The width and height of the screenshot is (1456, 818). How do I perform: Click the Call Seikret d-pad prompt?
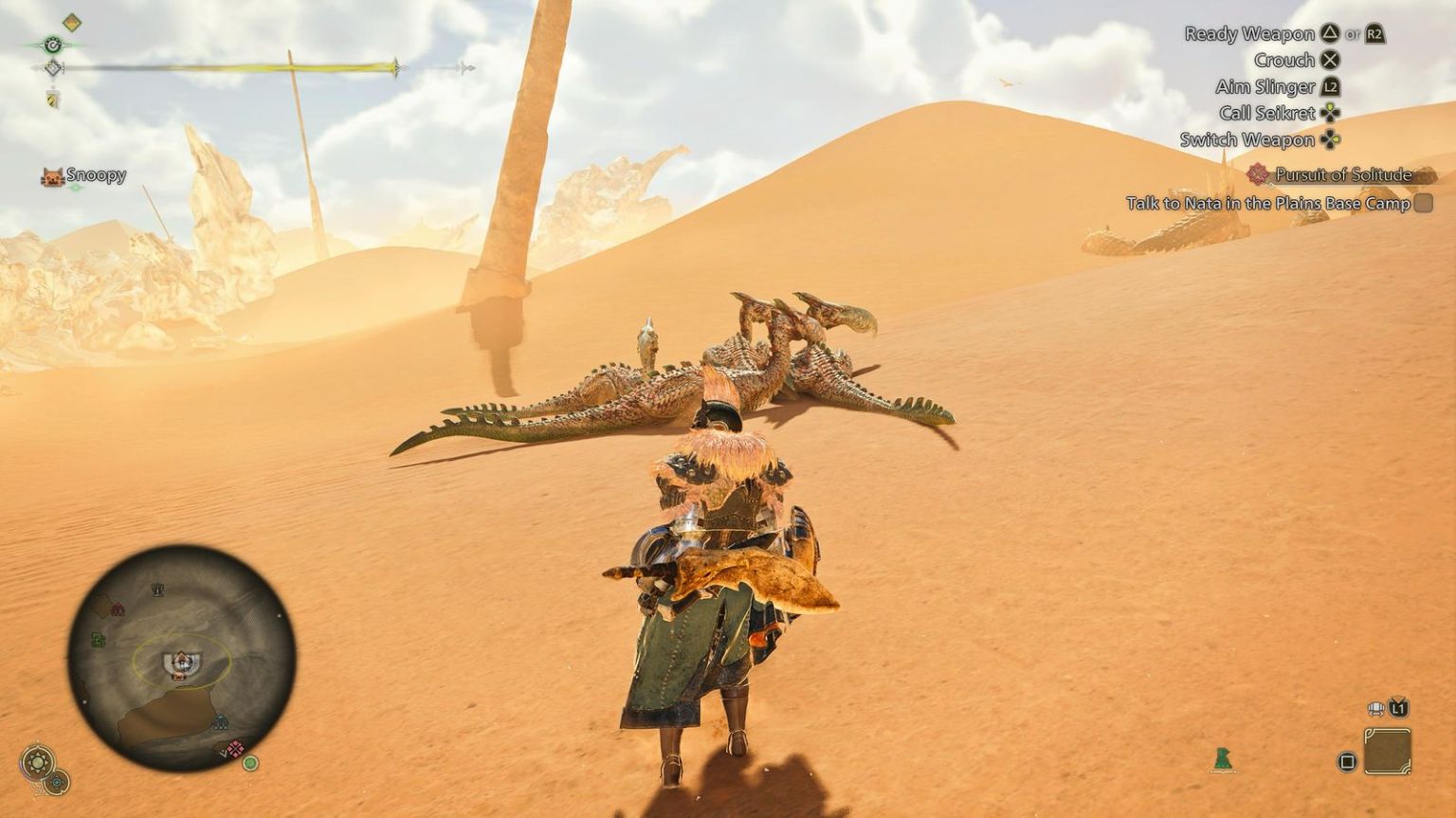(x=1331, y=113)
